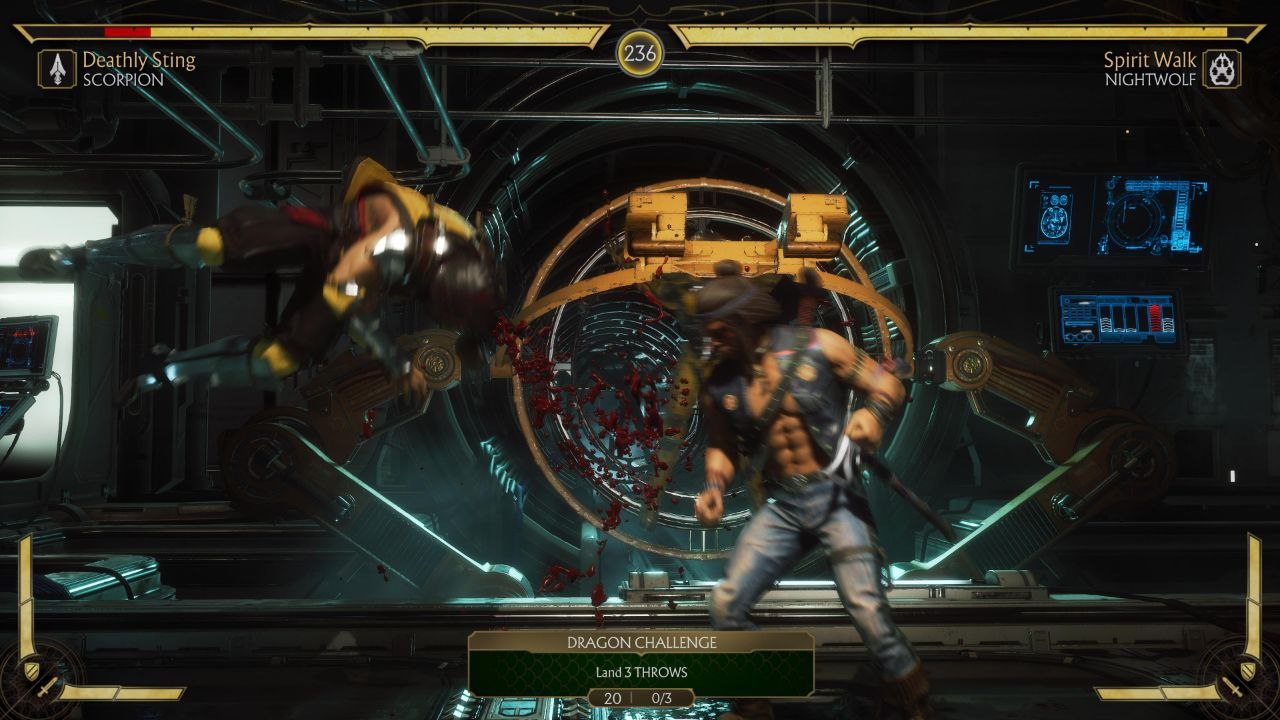
Task: Select Nightwolf's Spirit Walk paw icon
Action: (x=1221, y=69)
